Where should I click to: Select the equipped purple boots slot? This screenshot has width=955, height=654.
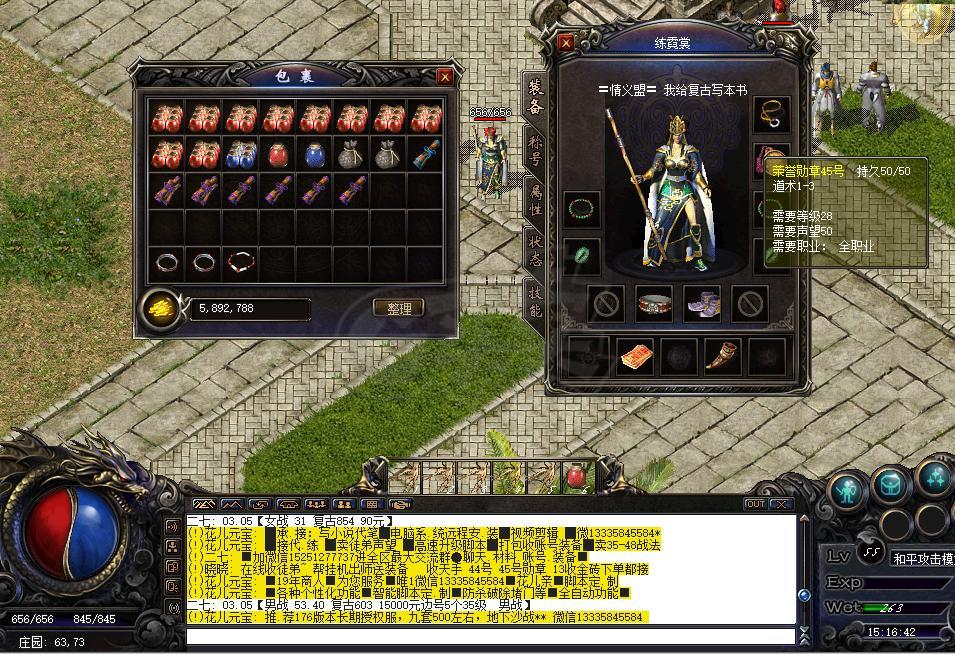point(702,304)
